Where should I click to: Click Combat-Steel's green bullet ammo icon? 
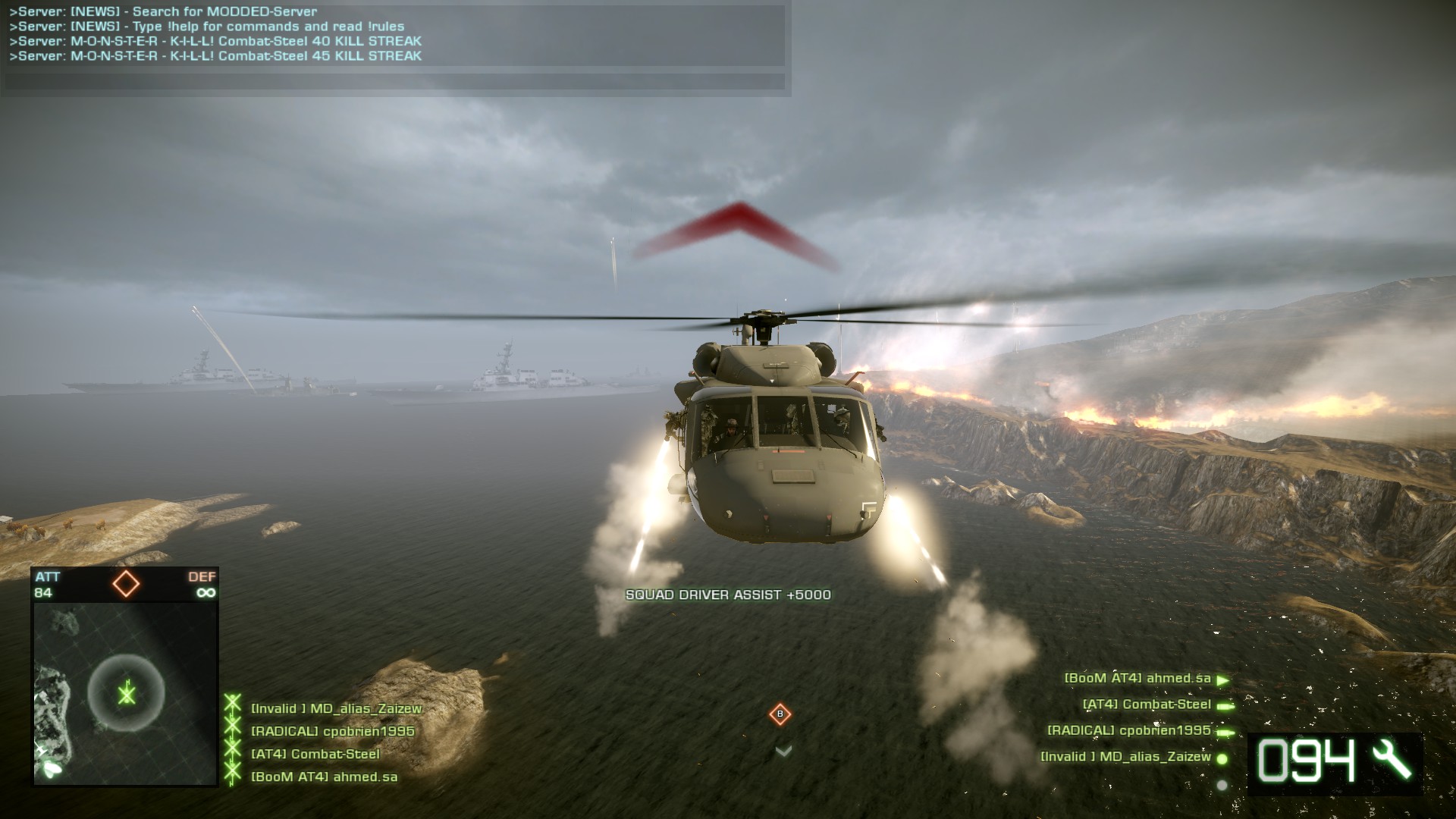(x=1223, y=705)
